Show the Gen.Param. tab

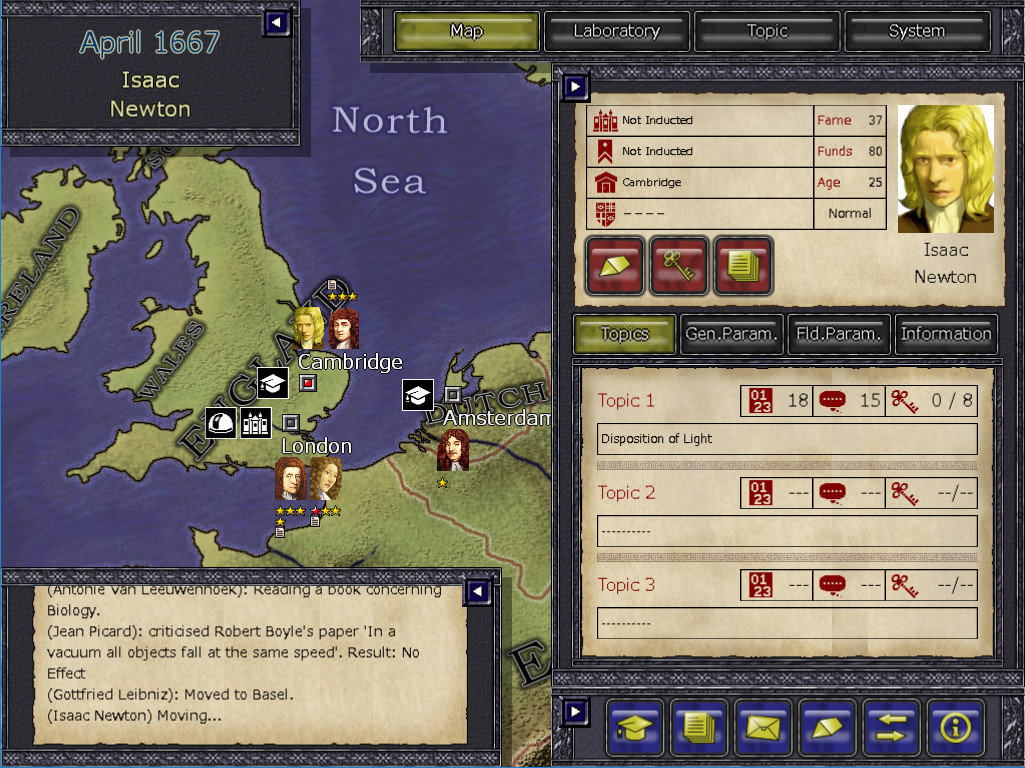[731, 334]
